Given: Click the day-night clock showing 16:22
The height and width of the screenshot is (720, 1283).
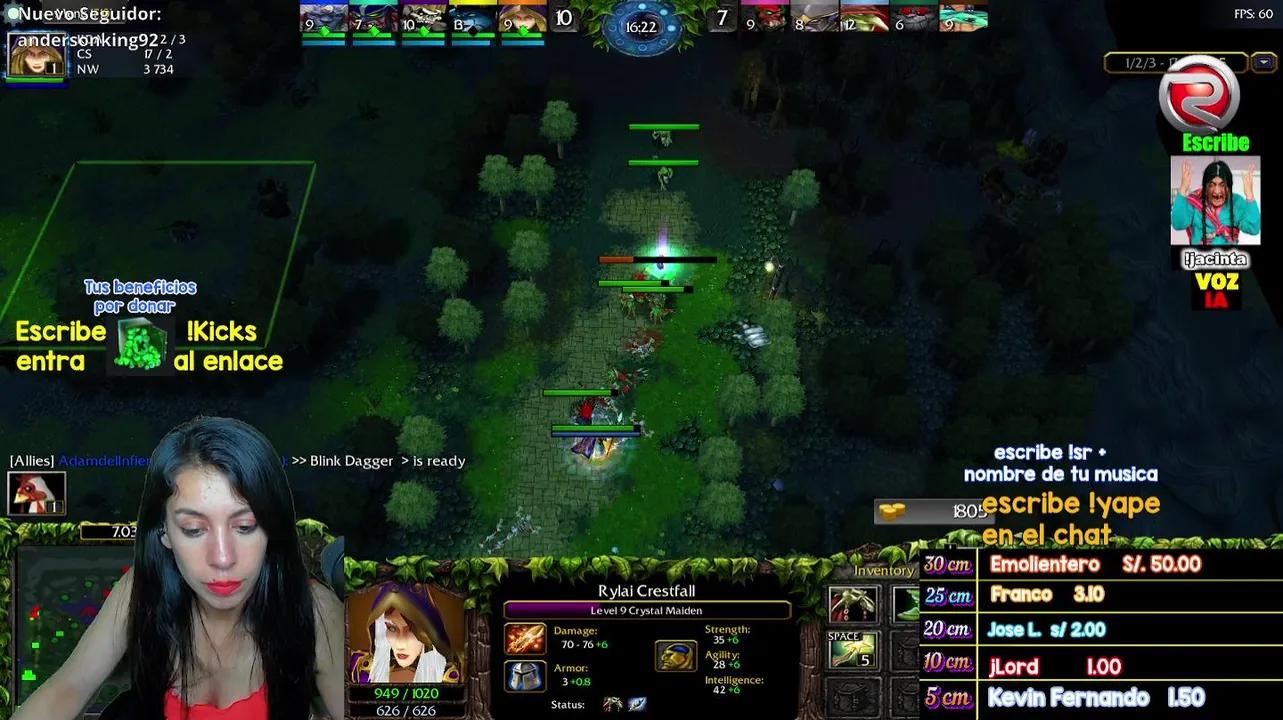Looking at the screenshot, I should [x=641, y=27].
